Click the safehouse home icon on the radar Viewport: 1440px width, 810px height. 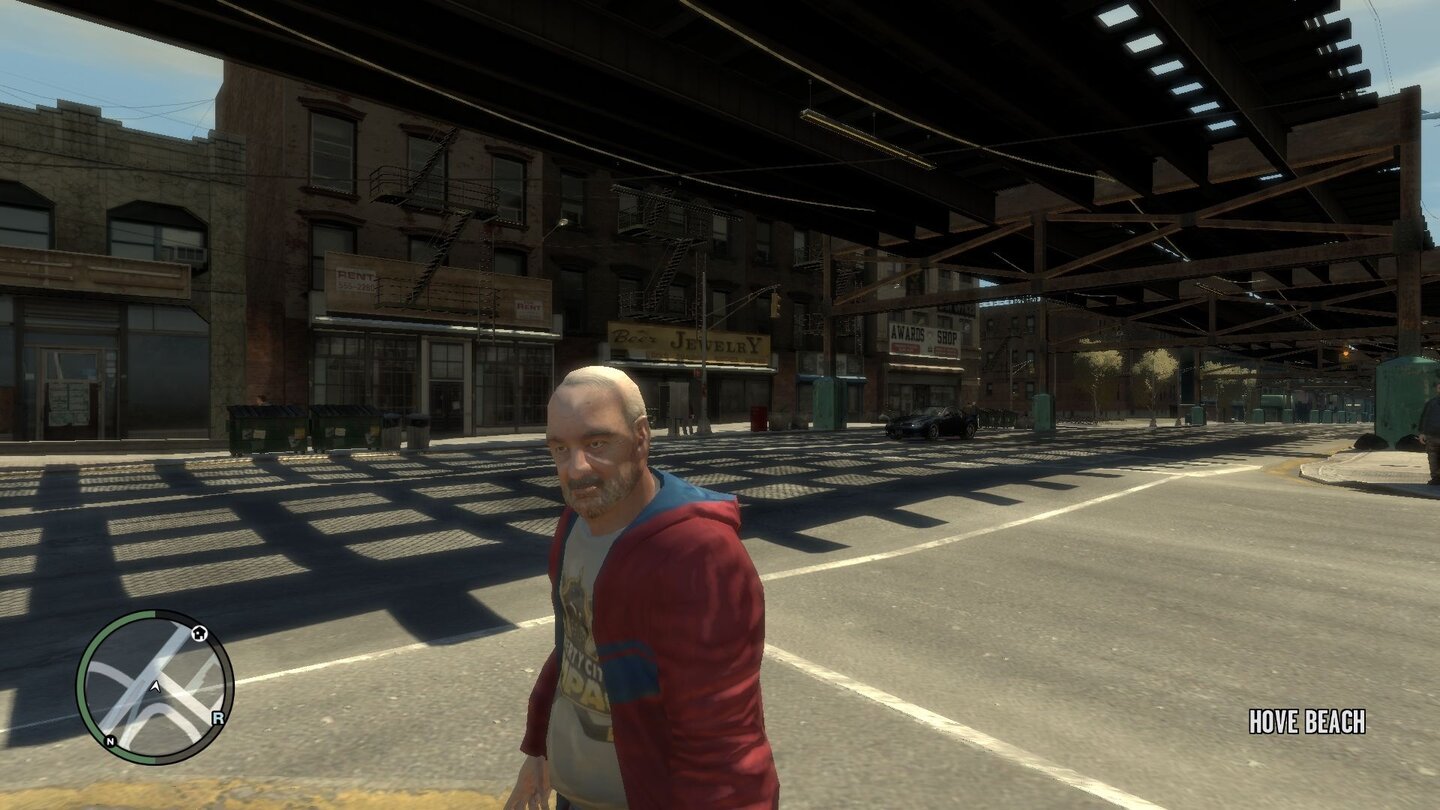[200, 633]
